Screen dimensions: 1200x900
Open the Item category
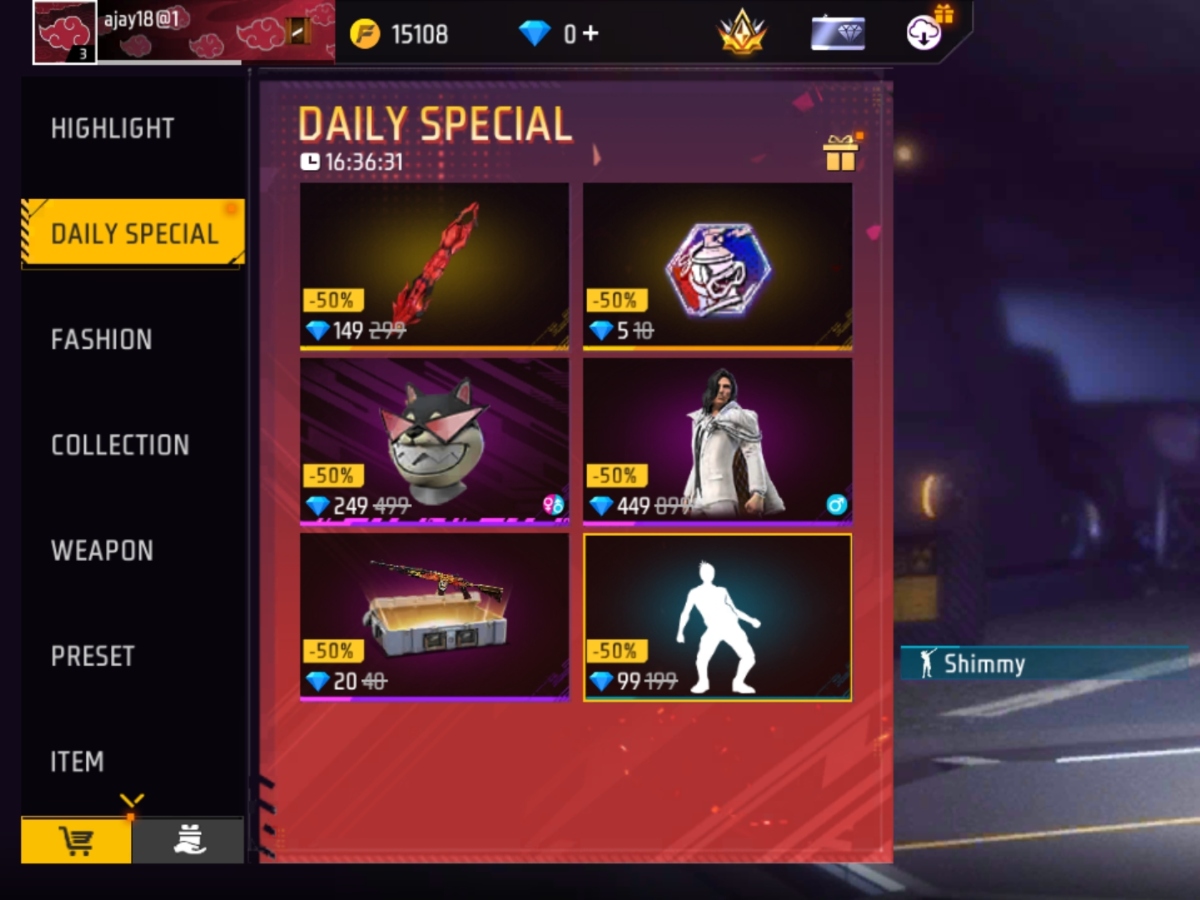coord(78,762)
